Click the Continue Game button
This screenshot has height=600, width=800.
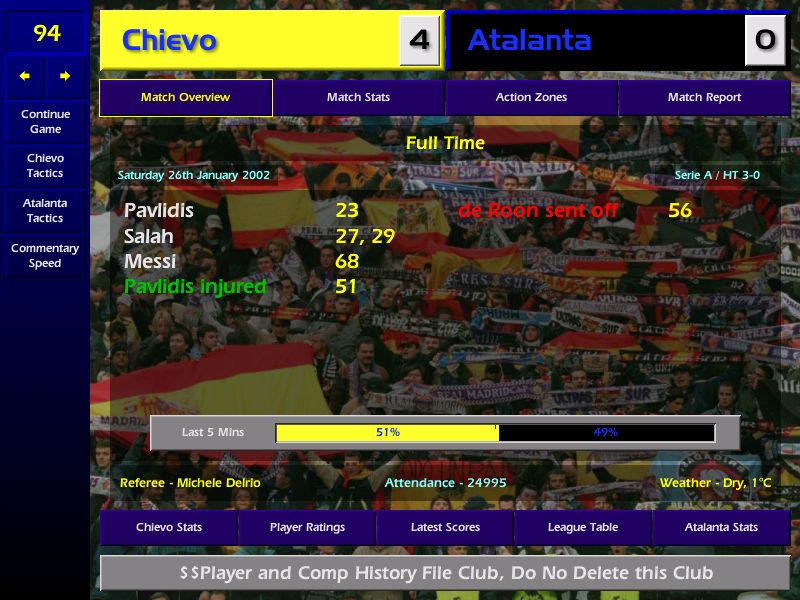click(45, 121)
